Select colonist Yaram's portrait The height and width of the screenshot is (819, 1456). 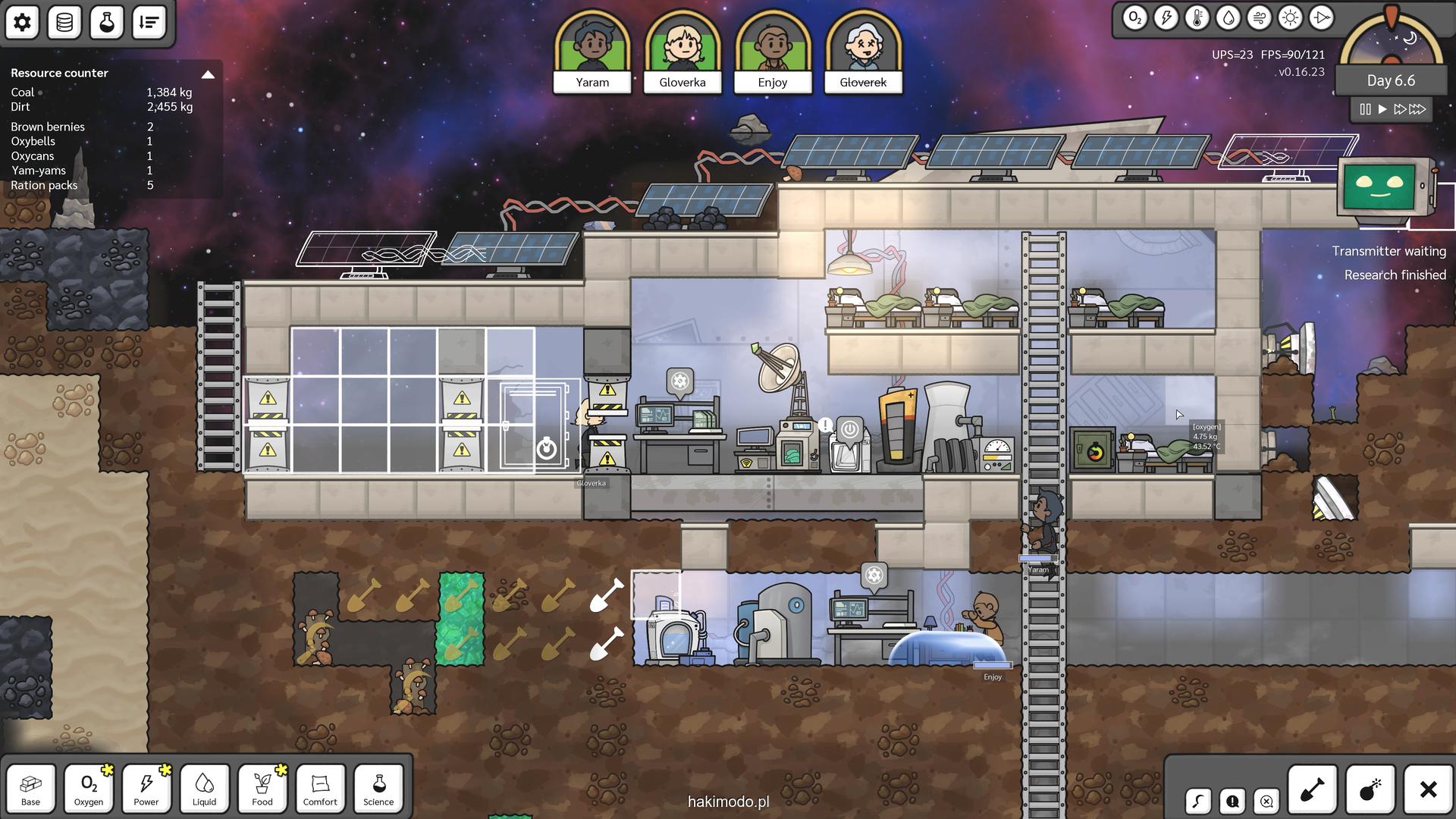coord(592,51)
